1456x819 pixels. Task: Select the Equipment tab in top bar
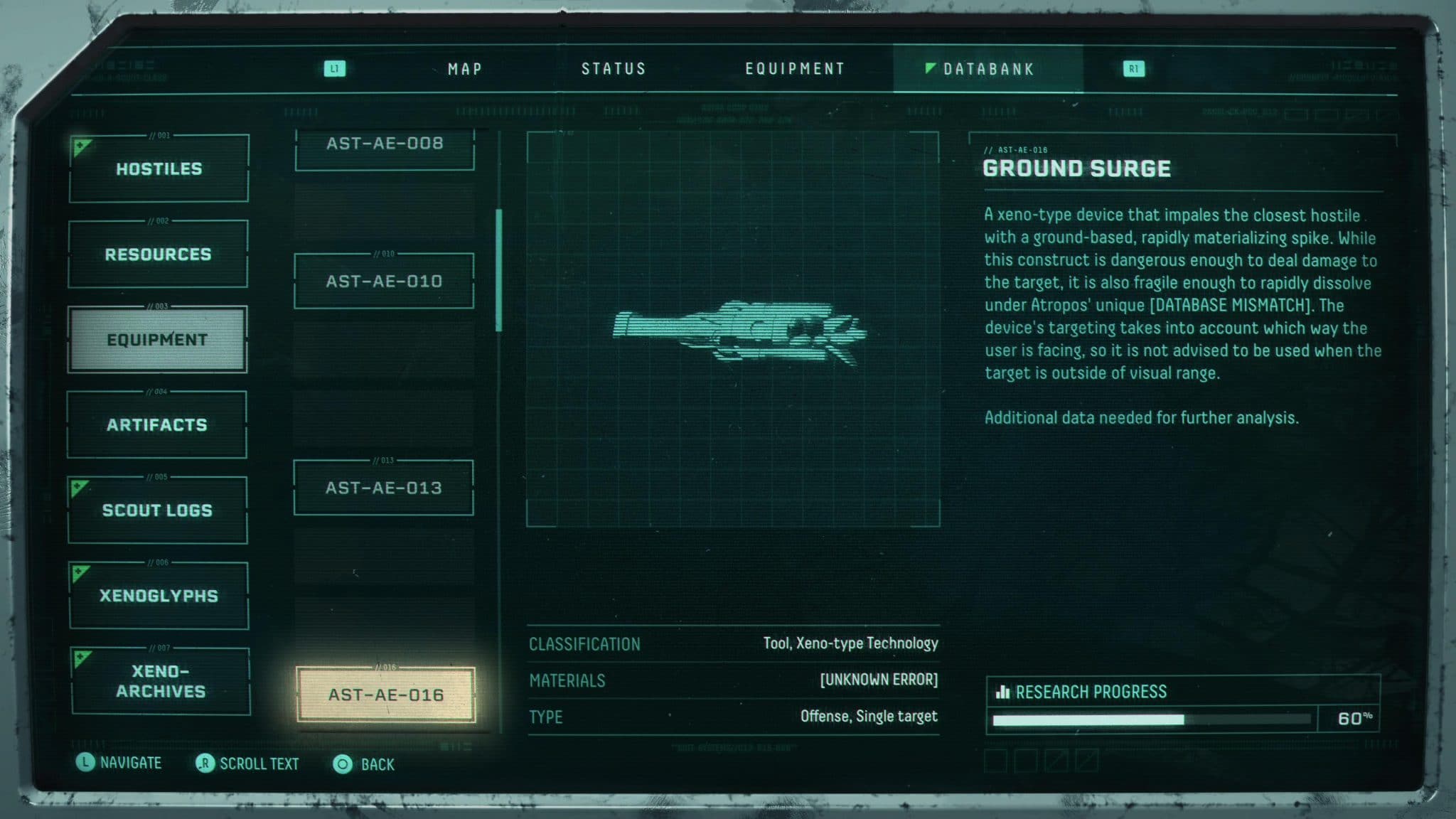click(x=795, y=69)
